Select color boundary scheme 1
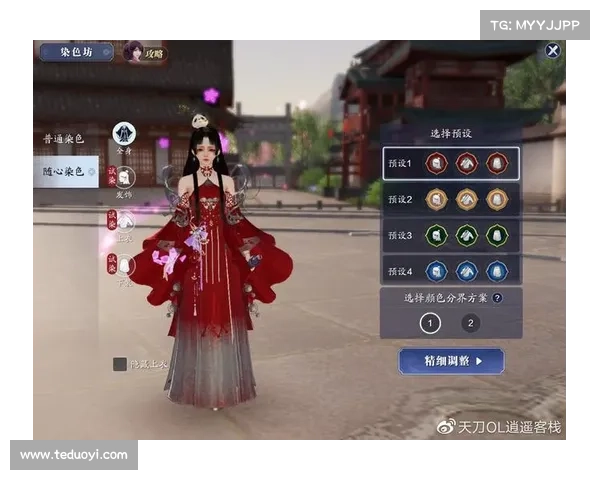This screenshot has width=600, height=480. (430, 323)
